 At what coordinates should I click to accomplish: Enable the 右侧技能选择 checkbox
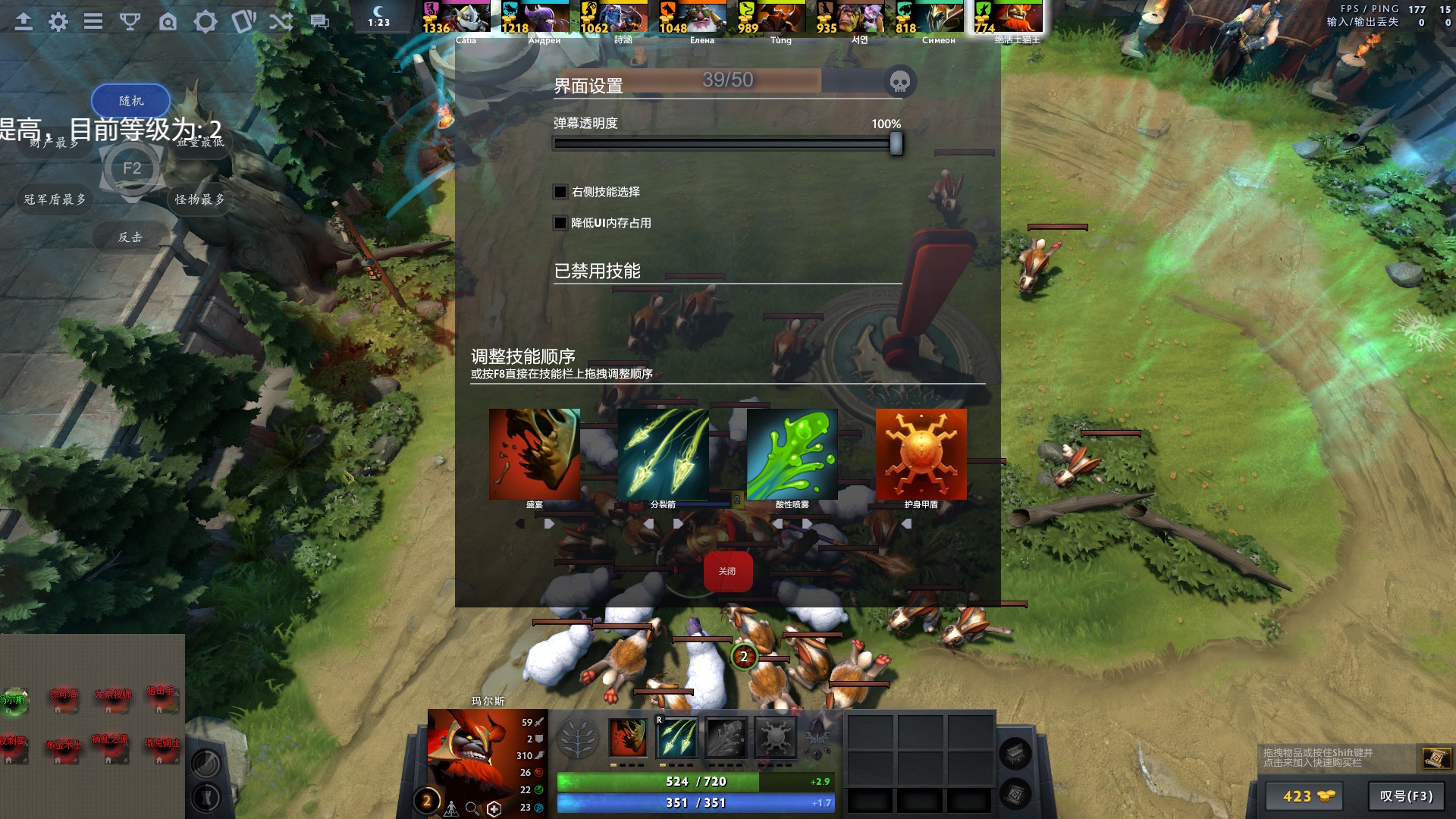coord(560,192)
